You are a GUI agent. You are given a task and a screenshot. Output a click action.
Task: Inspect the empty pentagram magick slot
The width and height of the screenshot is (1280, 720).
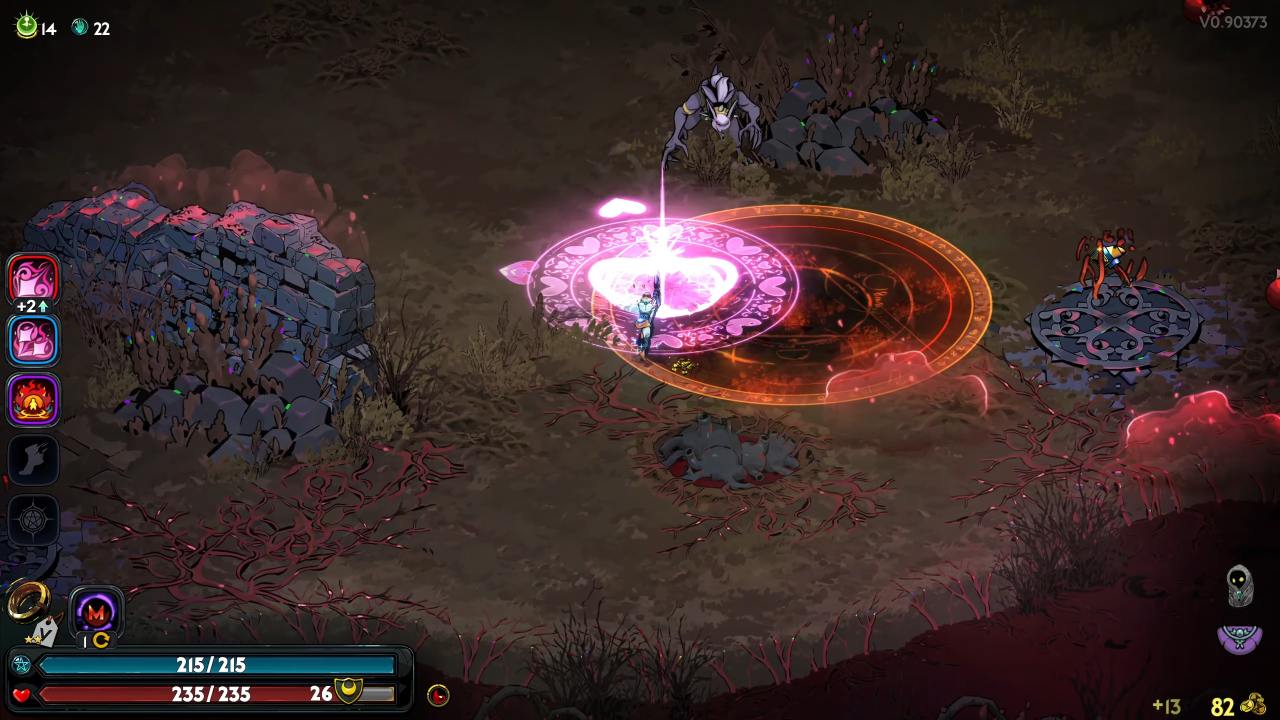(x=34, y=520)
